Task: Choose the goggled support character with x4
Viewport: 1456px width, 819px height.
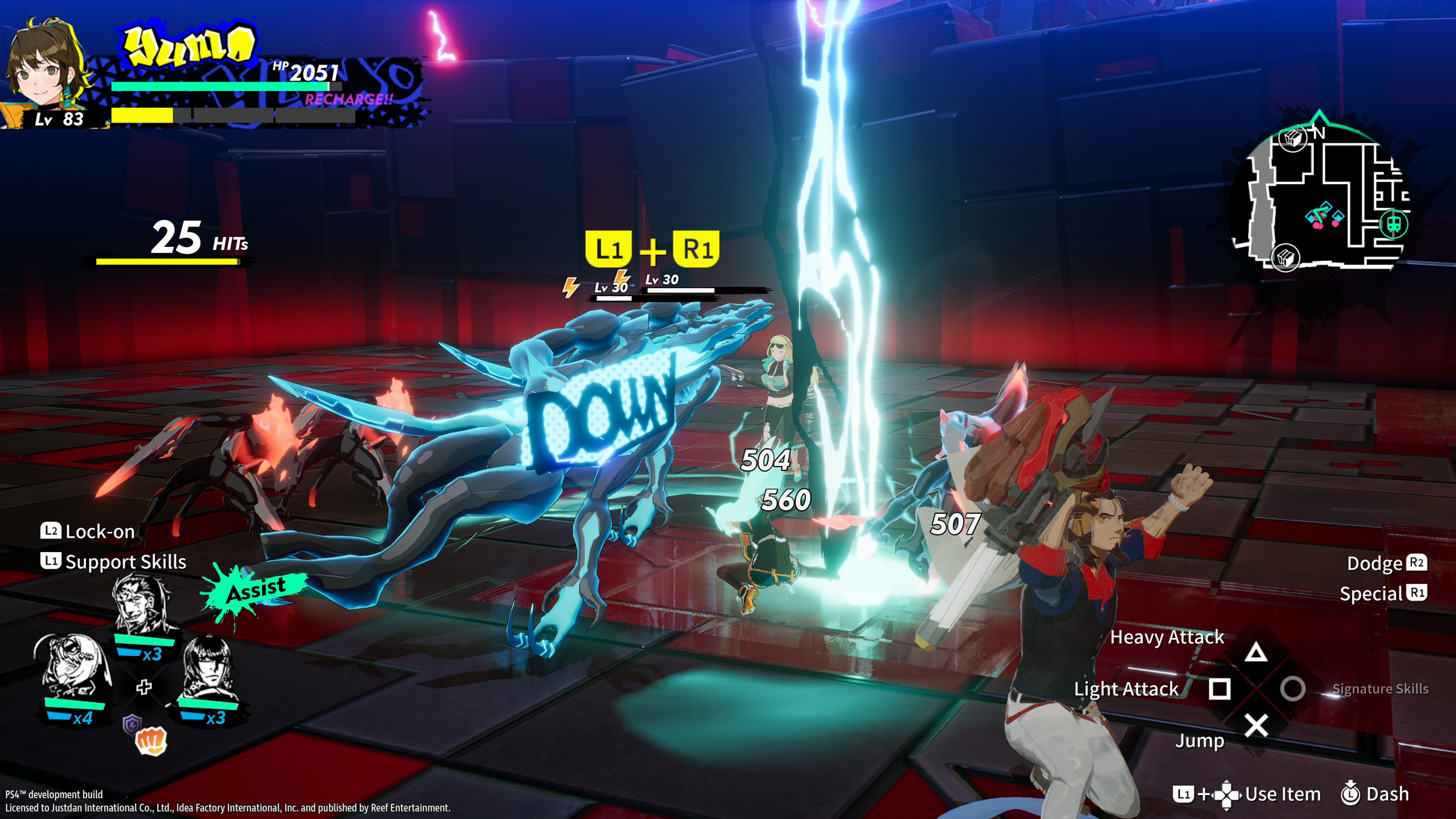Action: pos(72,666)
